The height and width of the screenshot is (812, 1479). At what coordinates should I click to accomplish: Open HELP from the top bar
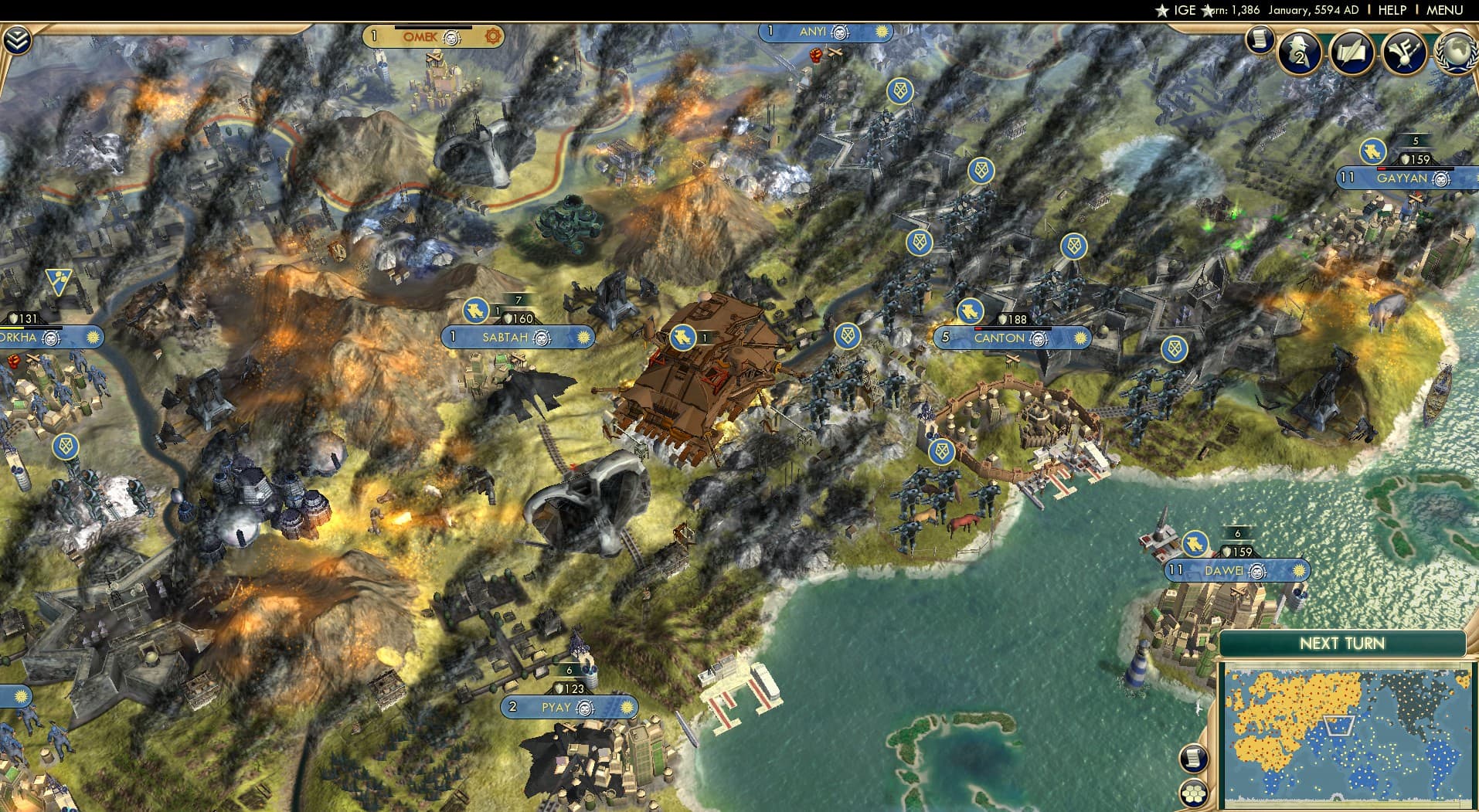coord(1392,11)
